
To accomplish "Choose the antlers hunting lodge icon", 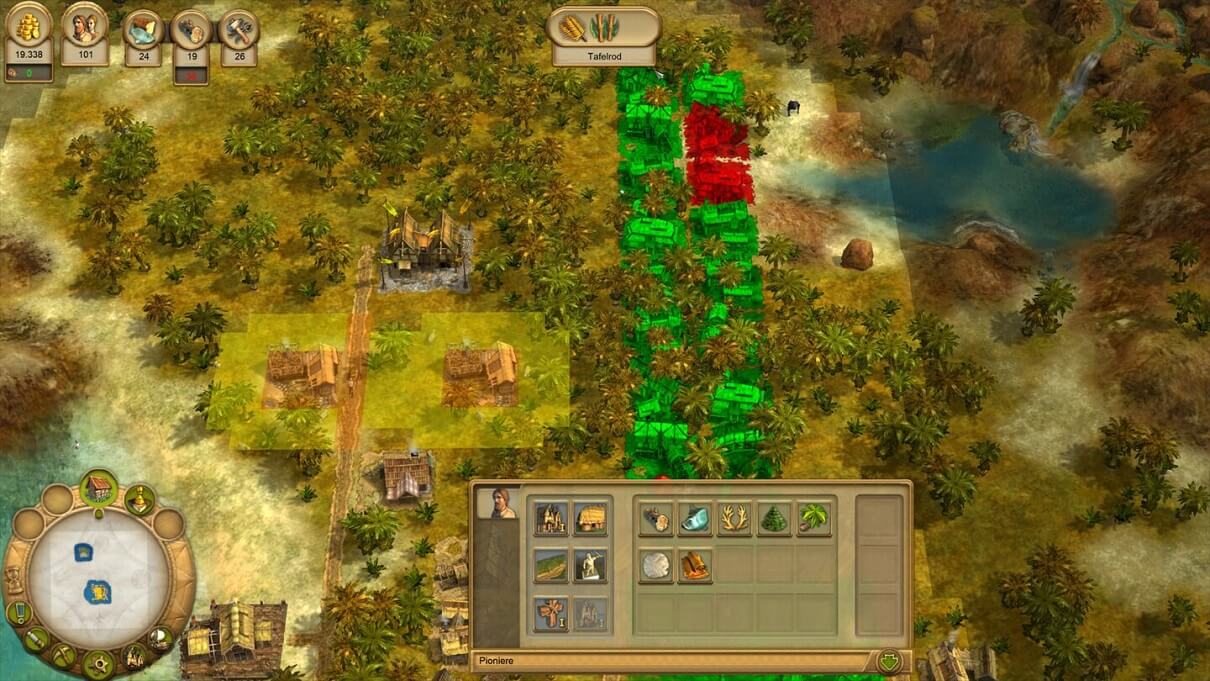I will [x=734, y=518].
